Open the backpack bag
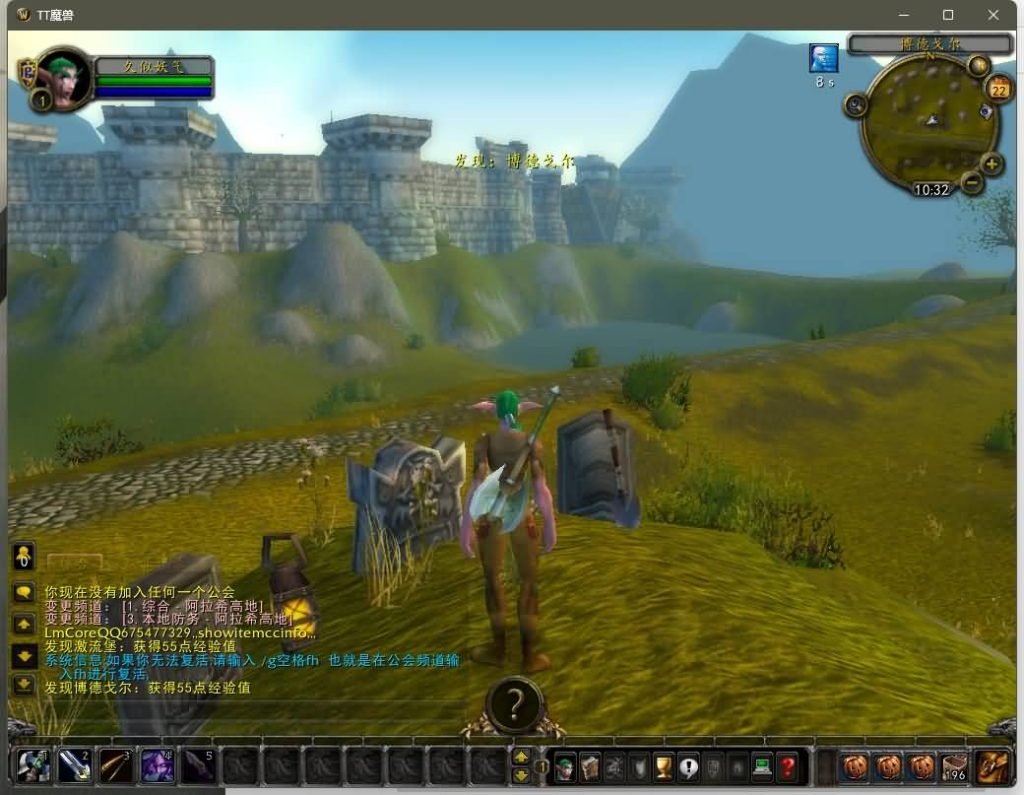The width and height of the screenshot is (1024, 795). 992,767
